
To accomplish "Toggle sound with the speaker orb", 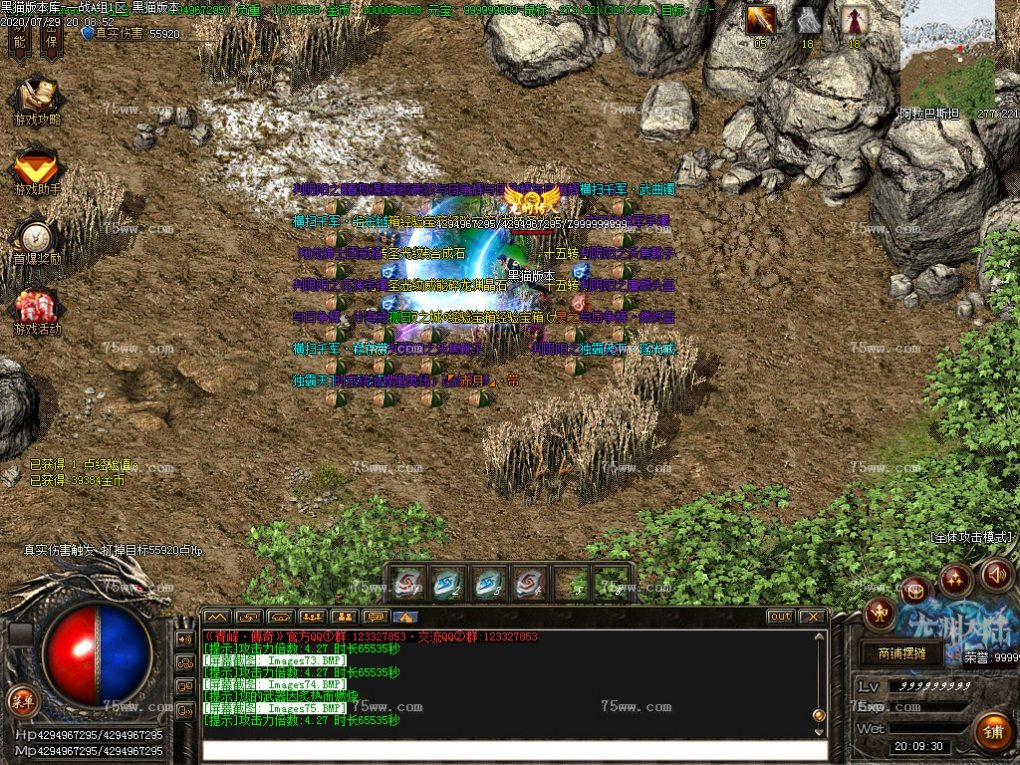I will (996, 574).
